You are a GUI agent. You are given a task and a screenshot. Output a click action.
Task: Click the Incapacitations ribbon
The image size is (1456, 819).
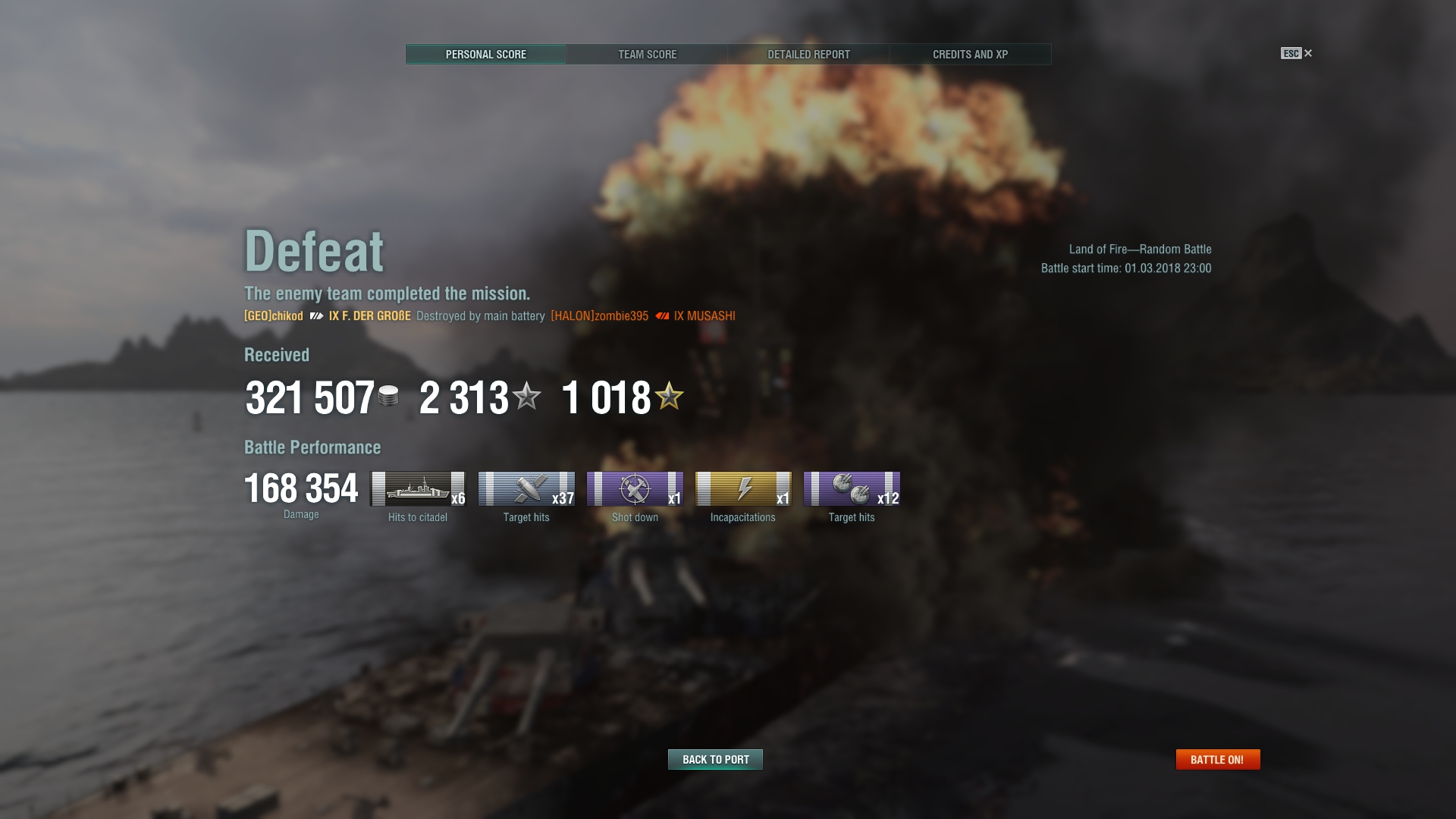743,489
